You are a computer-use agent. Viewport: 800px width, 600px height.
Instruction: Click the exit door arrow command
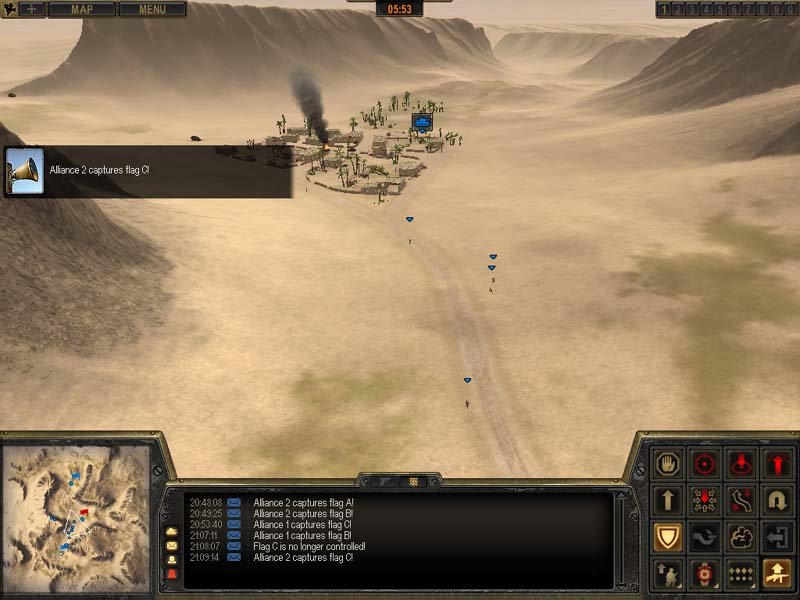[779, 538]
